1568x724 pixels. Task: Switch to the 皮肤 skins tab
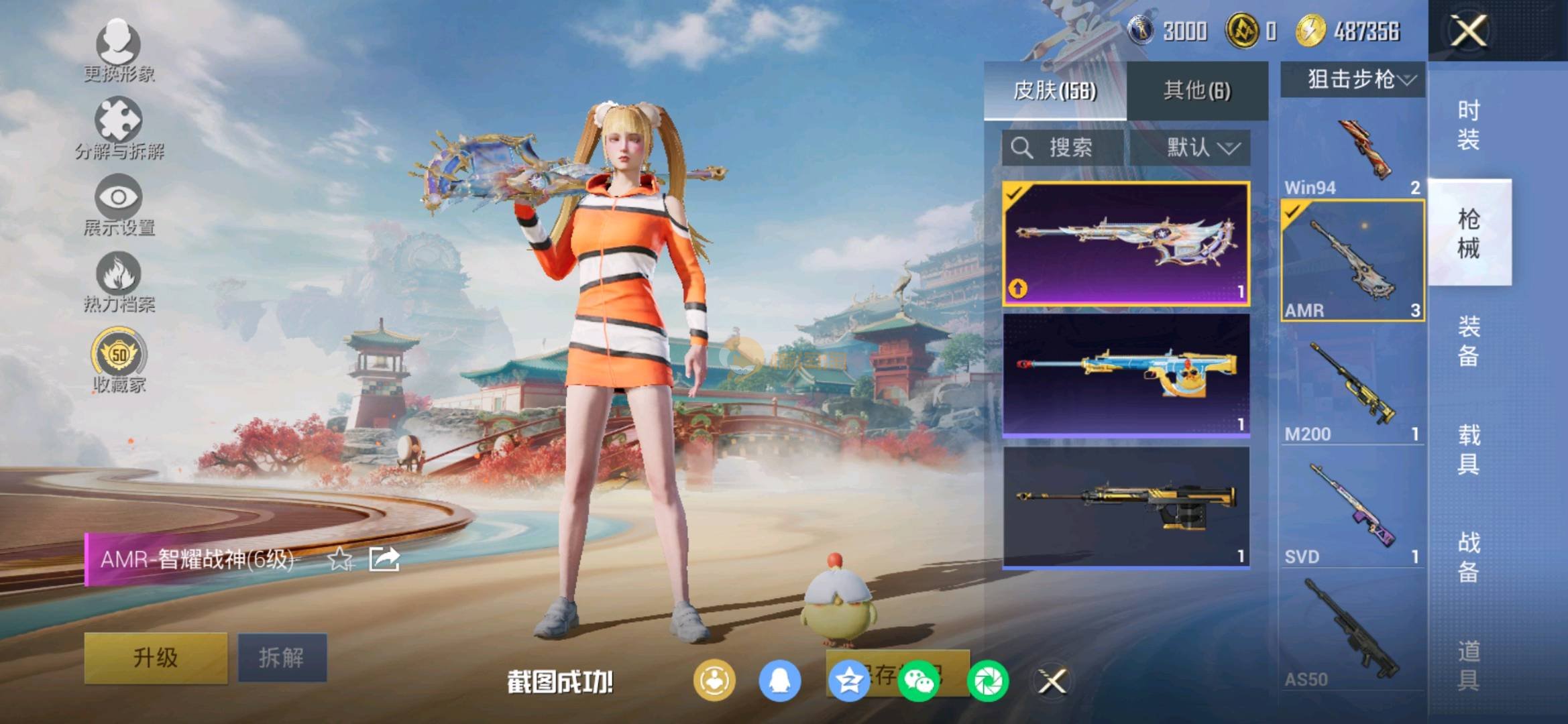pos(1054,90)
